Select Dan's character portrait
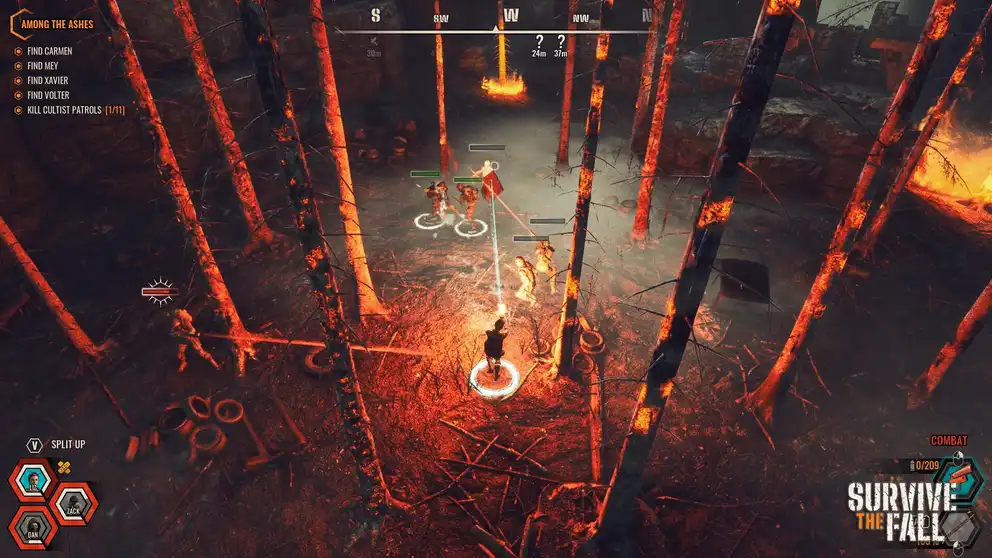992x558 pixels. point(35,528)
